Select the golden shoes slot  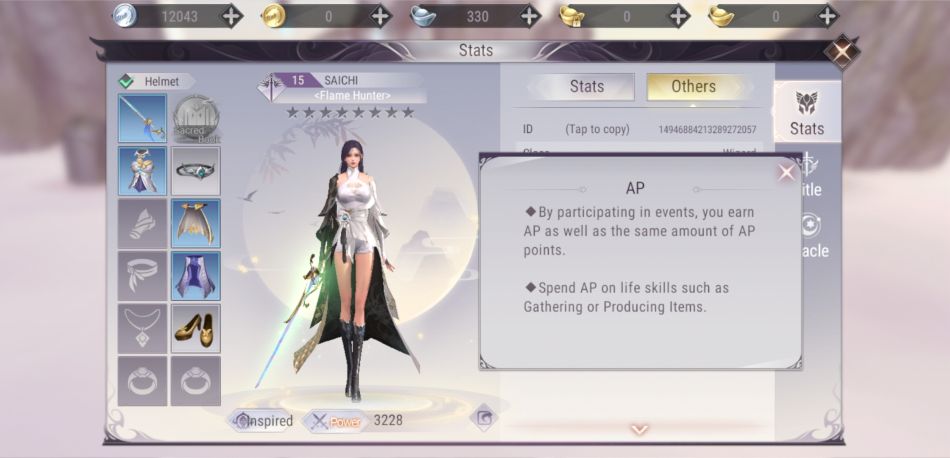pyautogui.click(x=195, y=328)
